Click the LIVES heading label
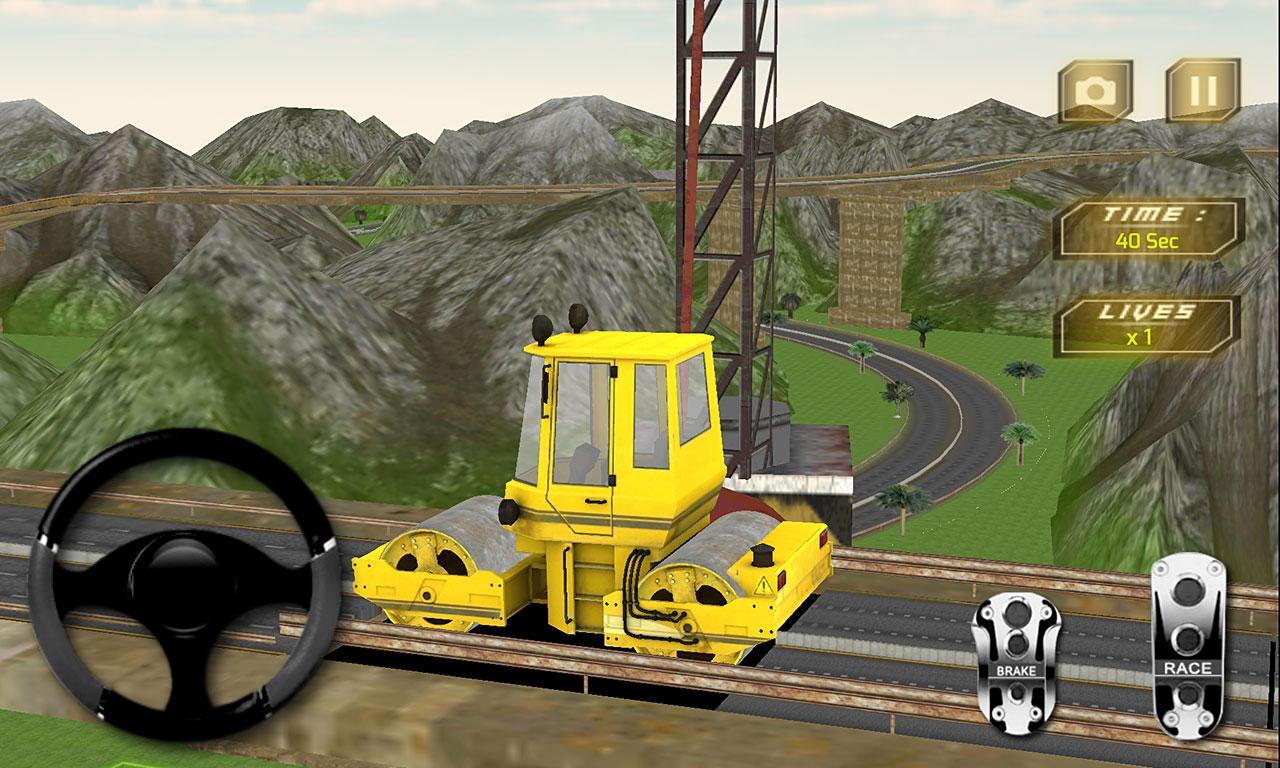This screenshot has height=768, width=1280. 1145,311
